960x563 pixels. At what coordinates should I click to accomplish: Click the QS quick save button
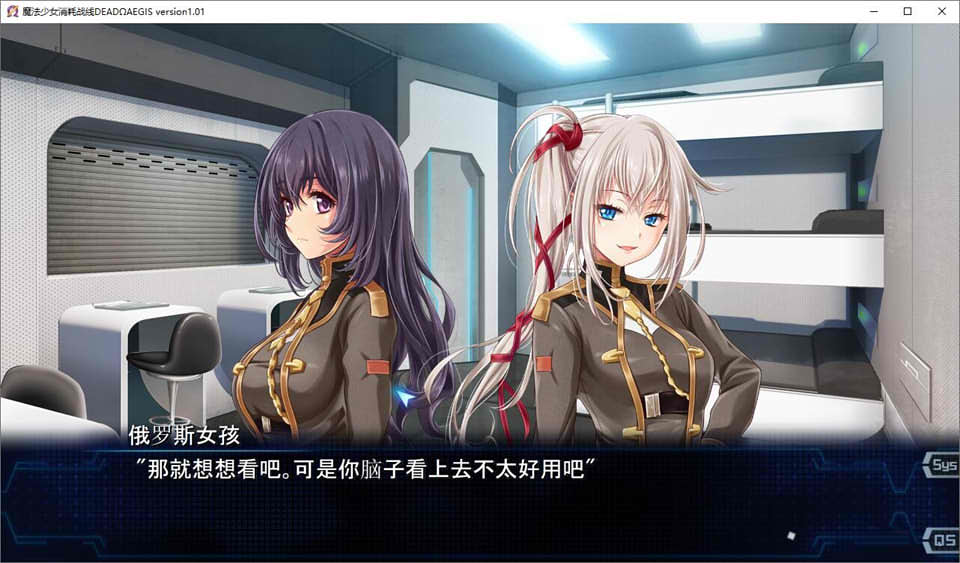coord(943,541)
